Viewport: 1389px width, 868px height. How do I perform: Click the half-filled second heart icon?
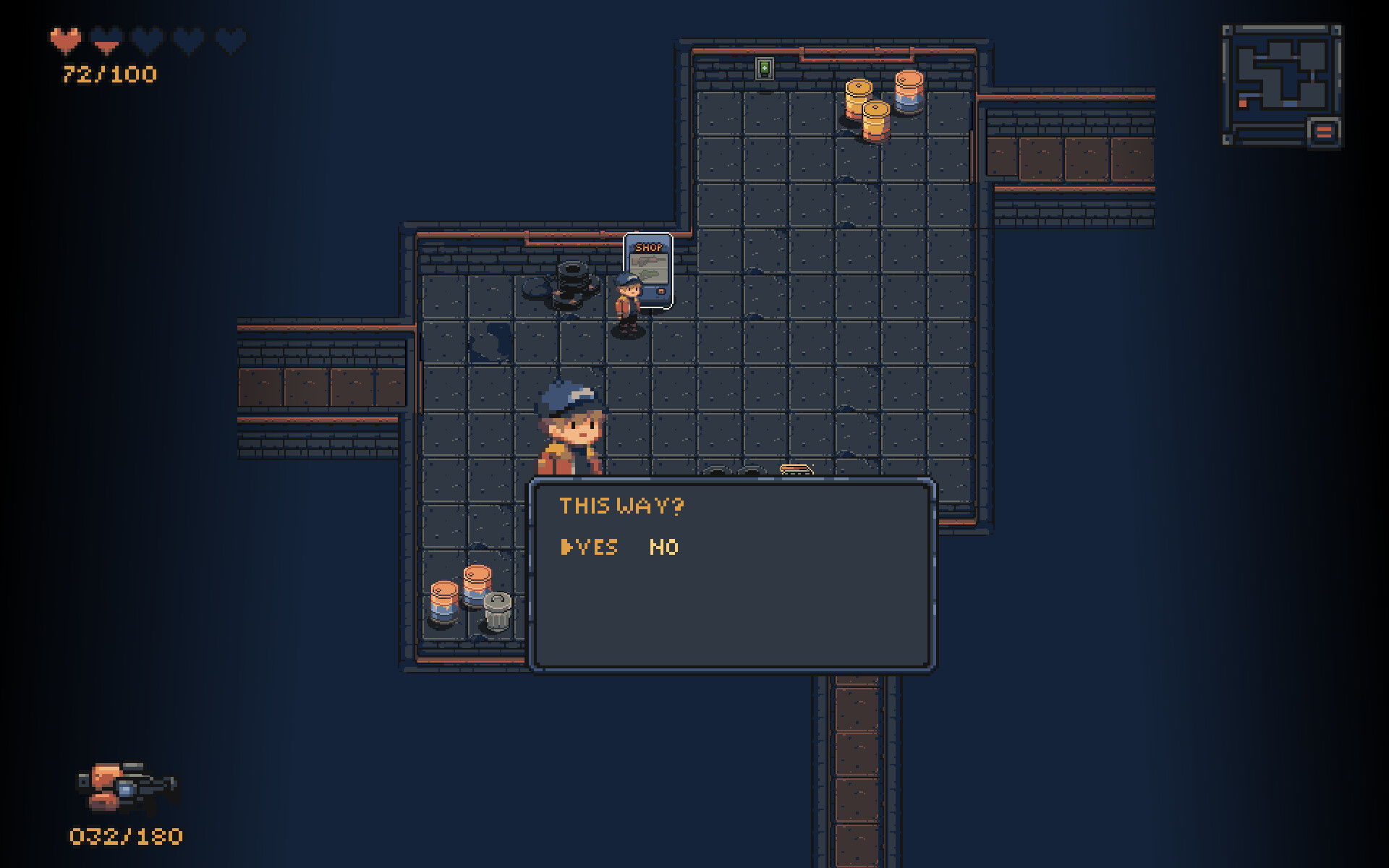coord(106,40)
